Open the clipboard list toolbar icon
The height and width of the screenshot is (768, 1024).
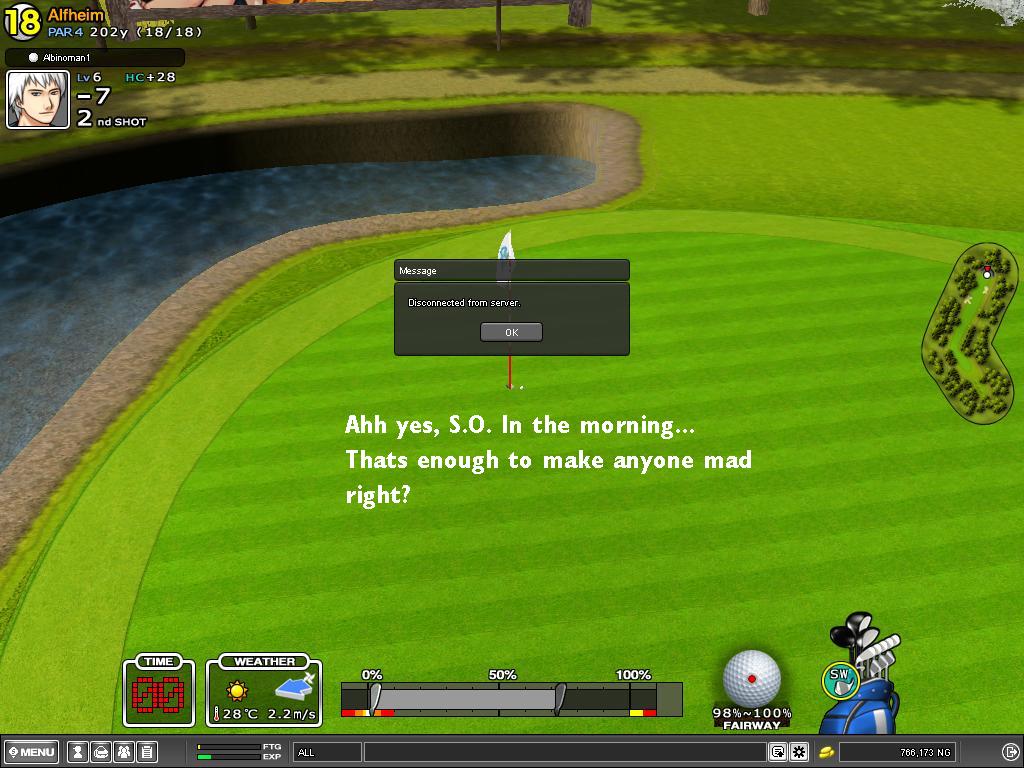point(146,752)
